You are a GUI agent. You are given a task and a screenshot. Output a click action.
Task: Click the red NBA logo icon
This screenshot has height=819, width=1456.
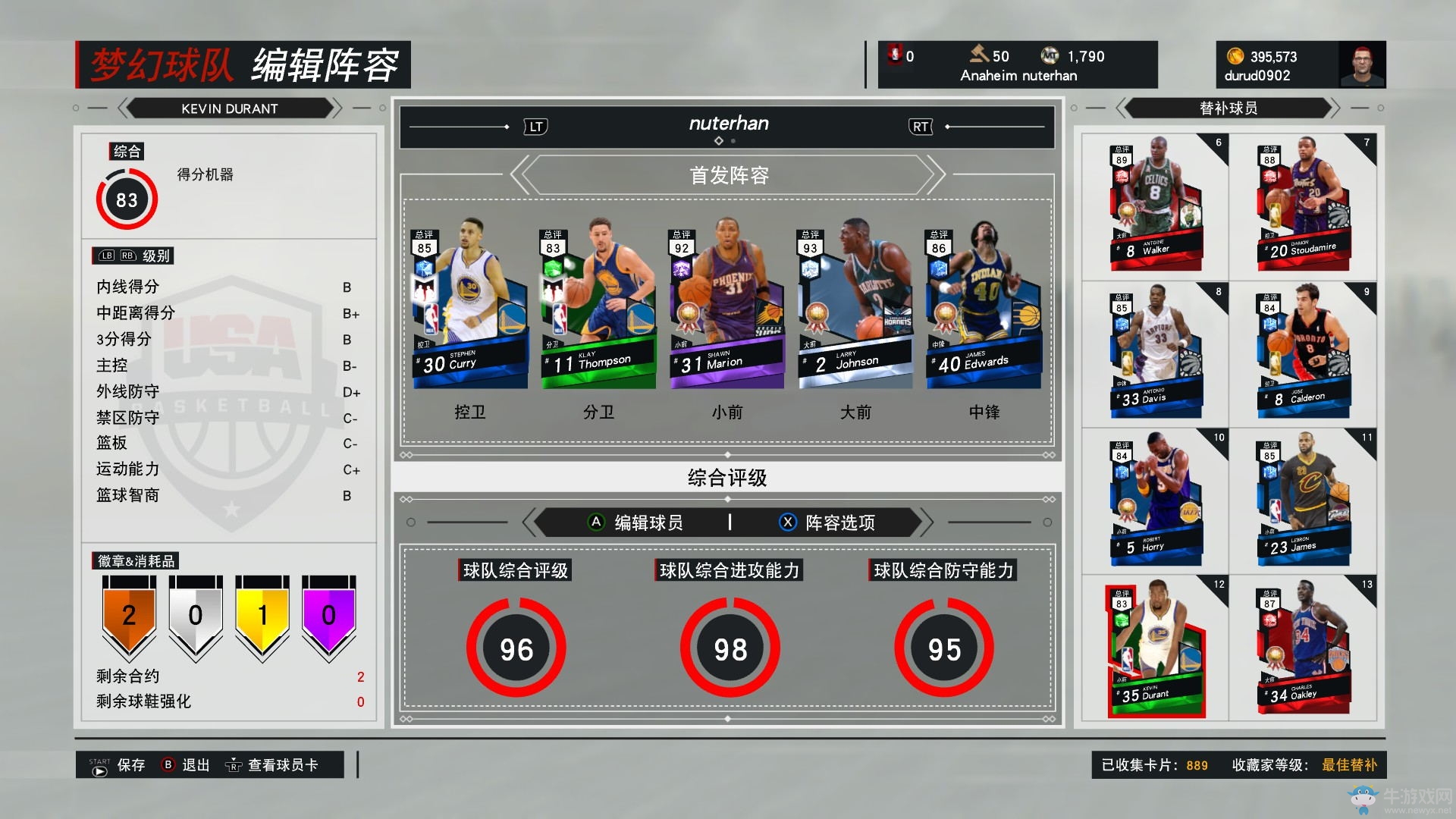pyautogui.click(x=896, y=55)
